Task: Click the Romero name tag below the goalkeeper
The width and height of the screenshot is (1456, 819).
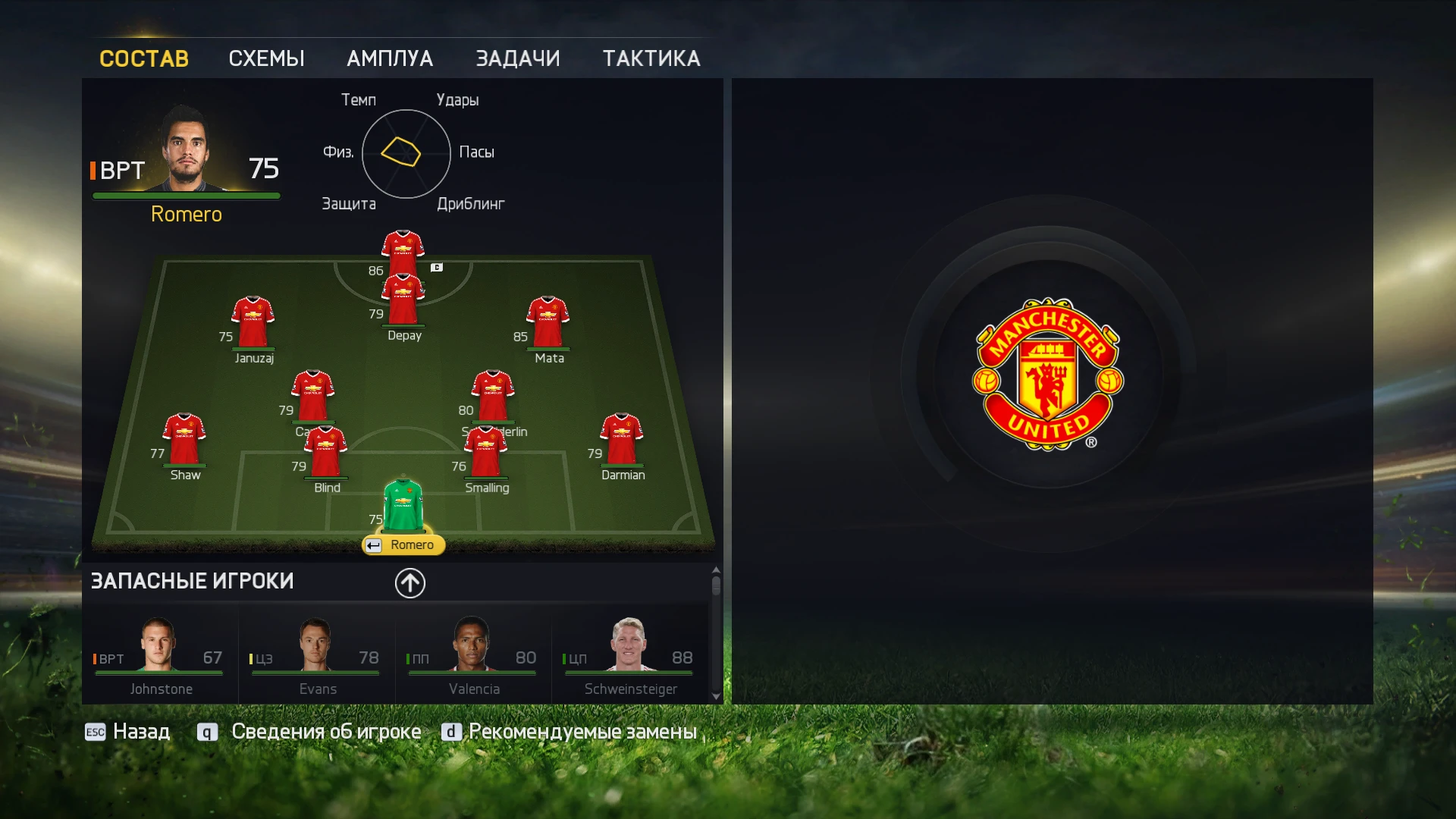Action: pos(403,544)
